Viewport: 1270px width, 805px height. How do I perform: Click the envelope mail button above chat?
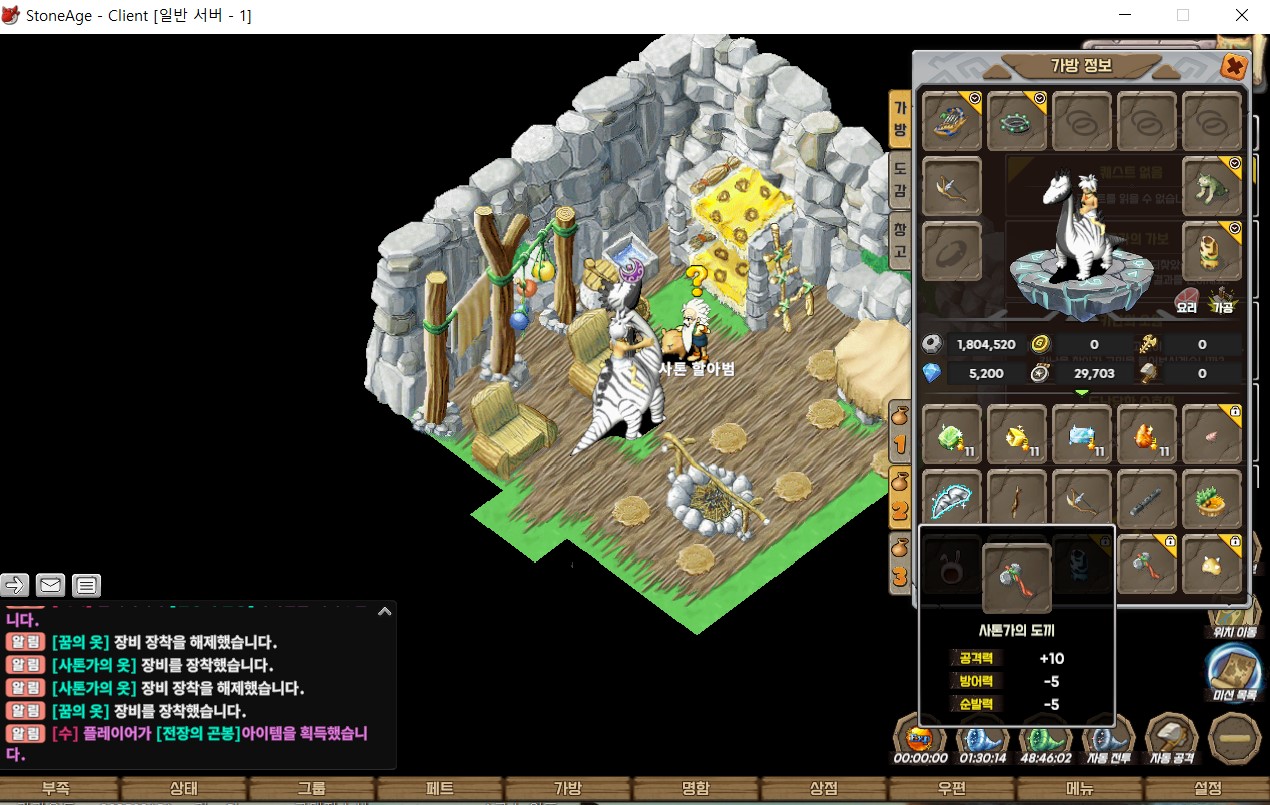pyautogui.click(x=50, y=585)
